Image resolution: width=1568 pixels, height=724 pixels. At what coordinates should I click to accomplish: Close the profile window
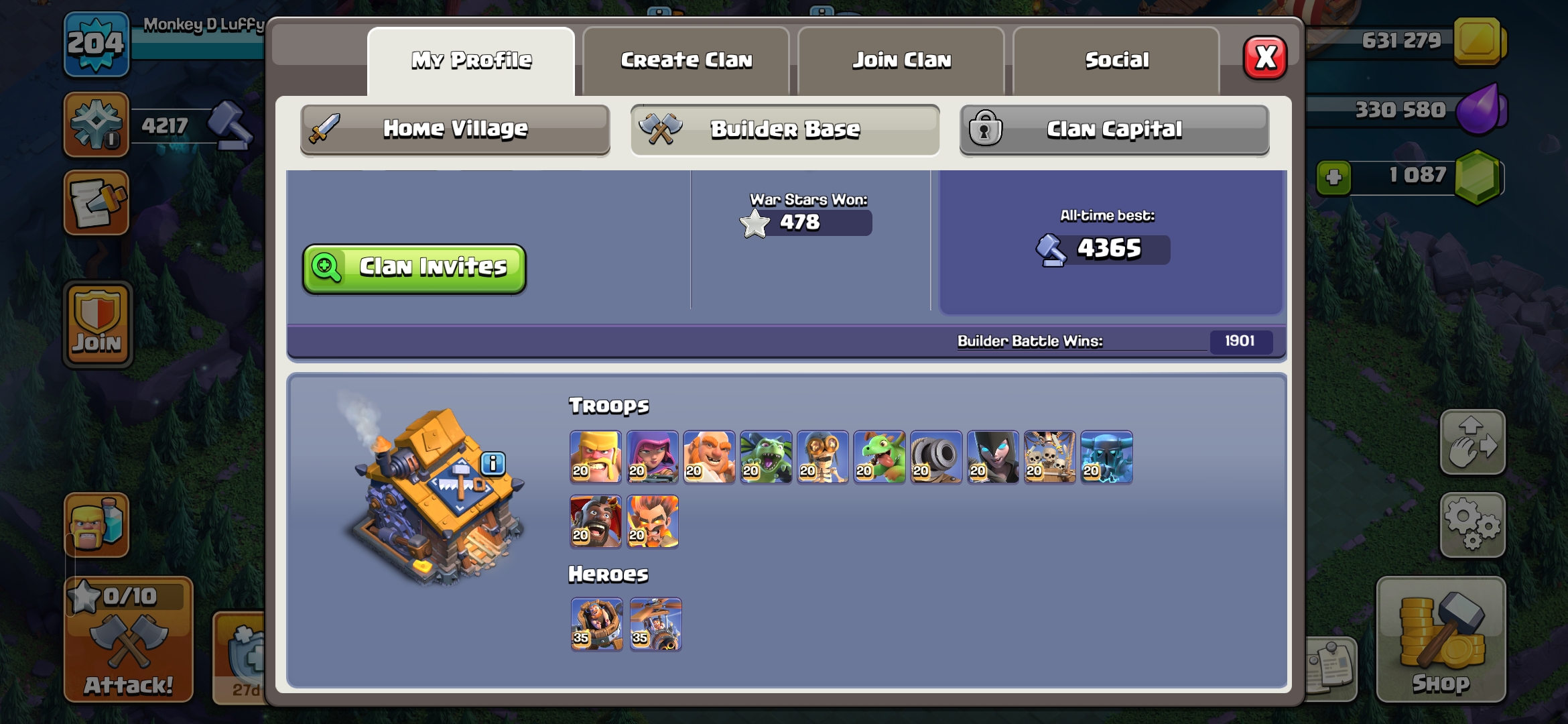pos(1264,58)
